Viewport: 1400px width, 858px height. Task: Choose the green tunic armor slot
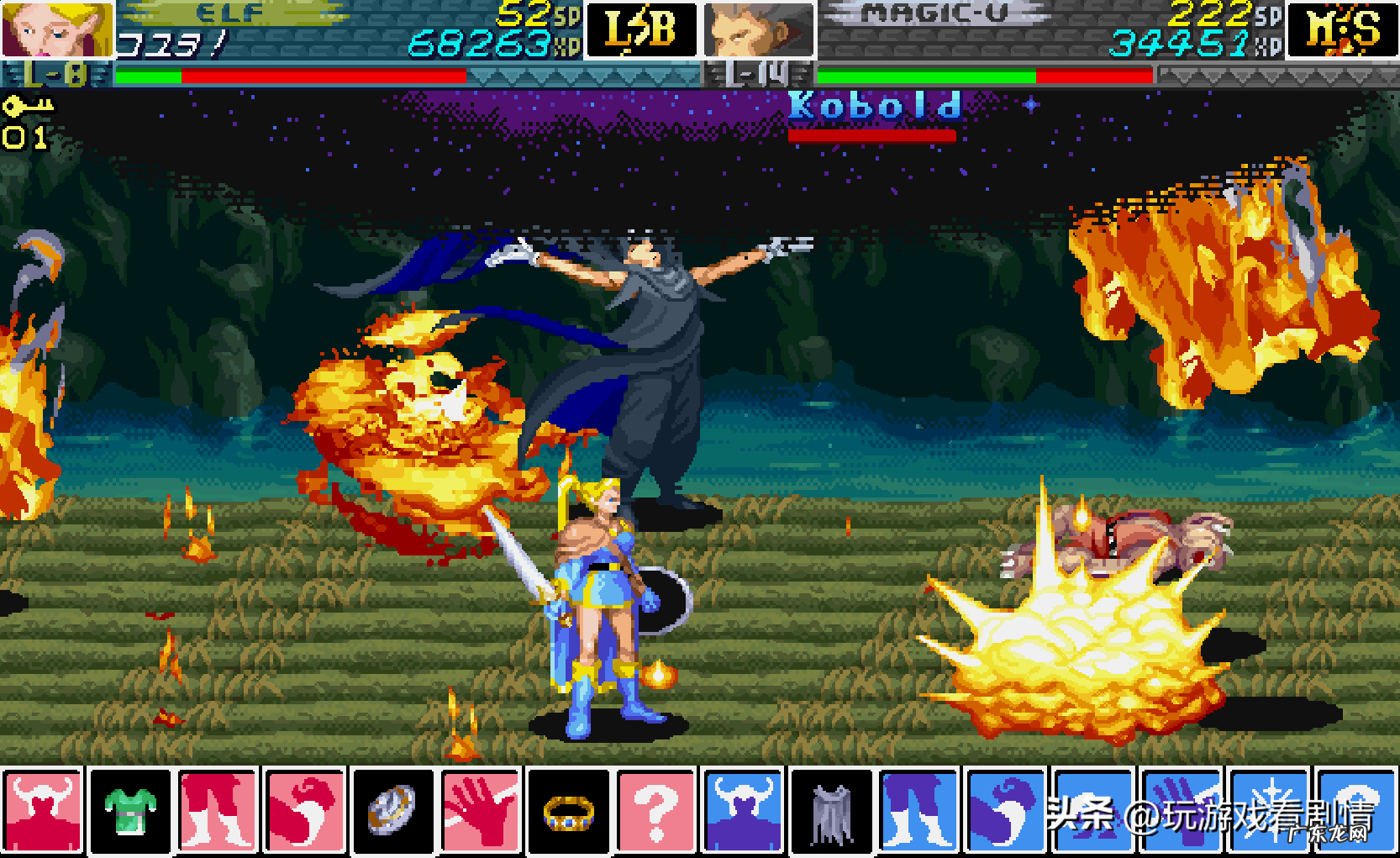point(130,811)
